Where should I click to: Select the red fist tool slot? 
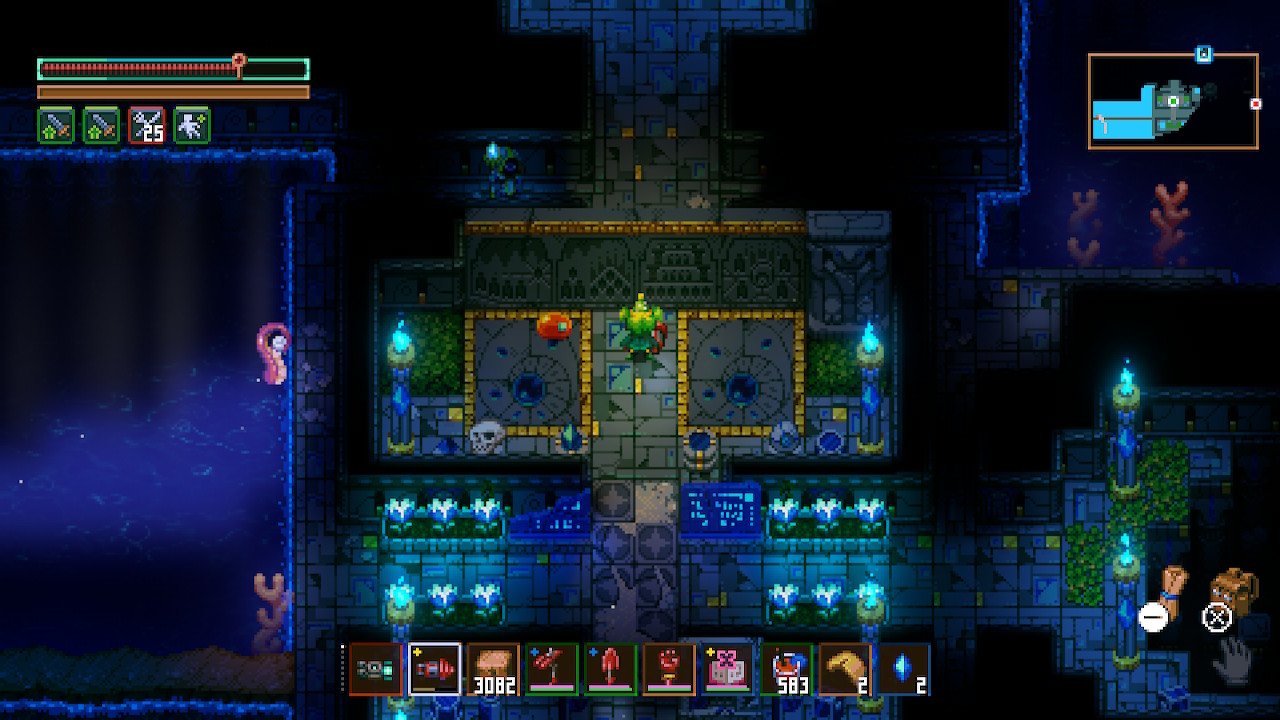pos(669,669)
